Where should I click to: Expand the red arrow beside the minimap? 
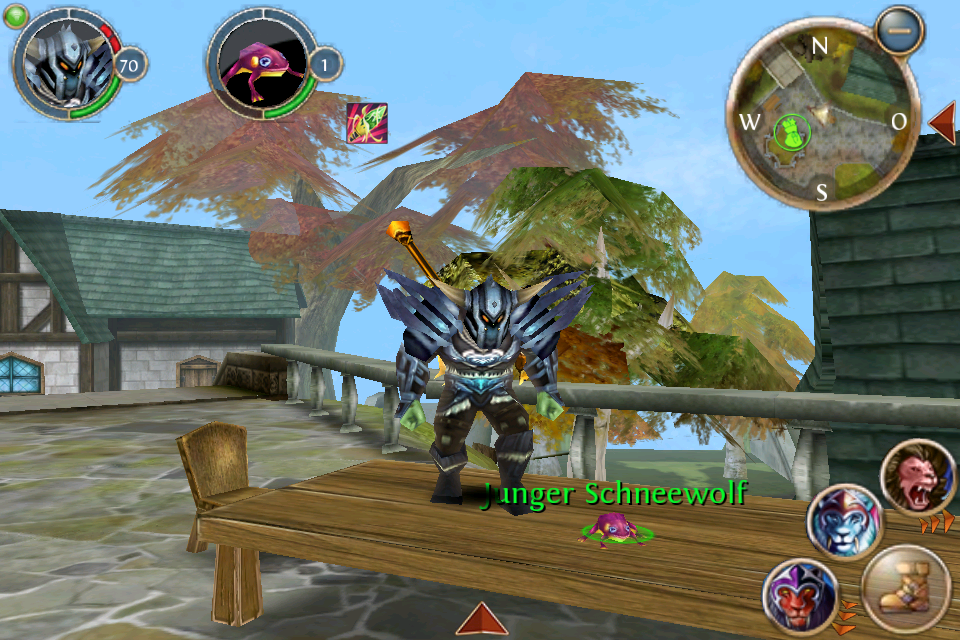[942, 122]
